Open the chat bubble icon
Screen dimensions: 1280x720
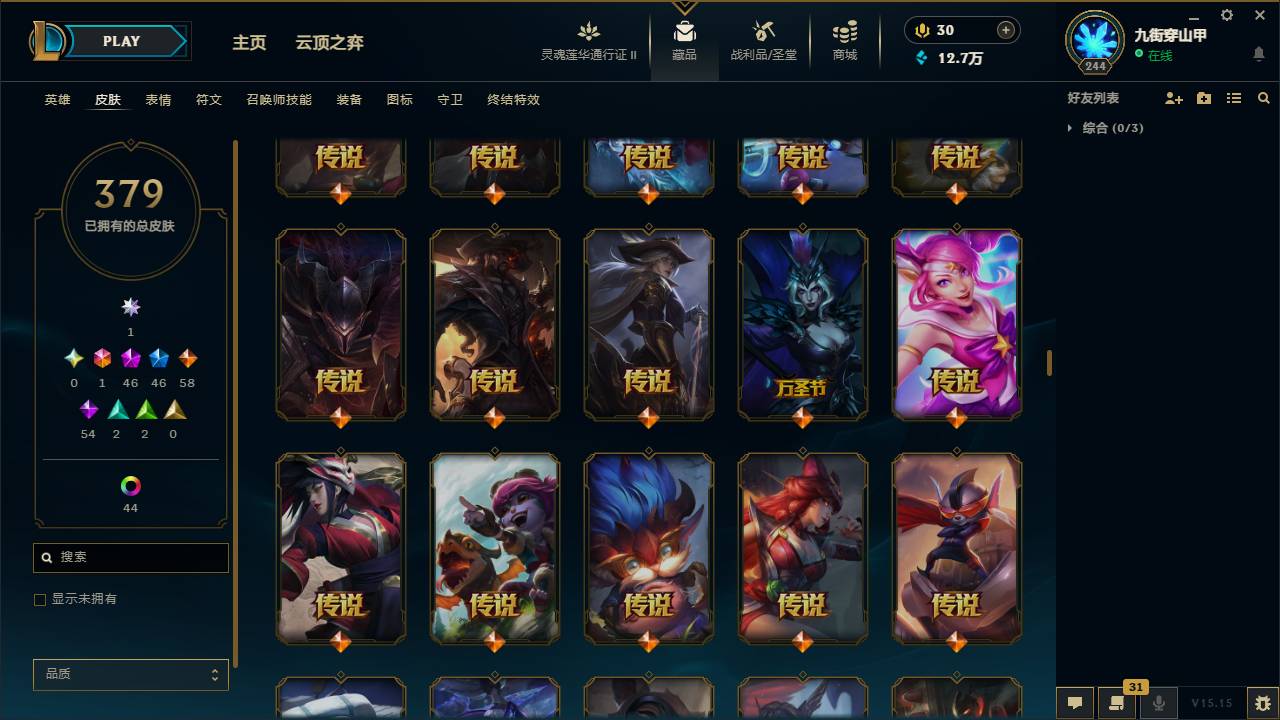(x=1074, y=702)
